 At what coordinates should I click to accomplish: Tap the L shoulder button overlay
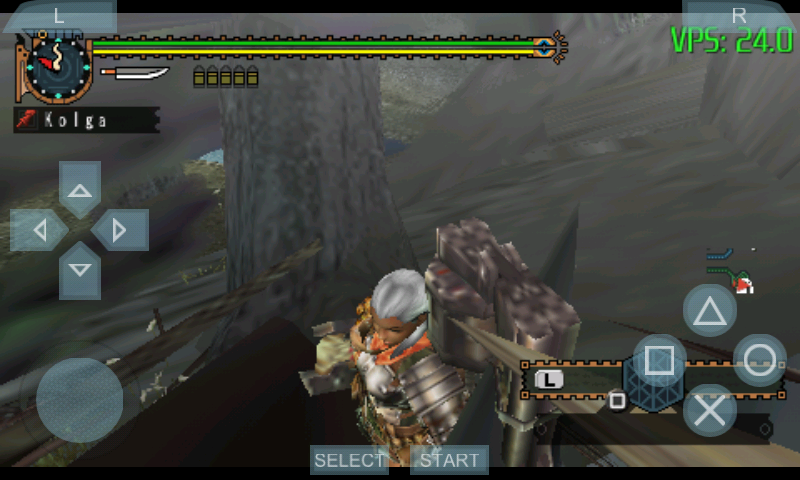pos(58,15)
